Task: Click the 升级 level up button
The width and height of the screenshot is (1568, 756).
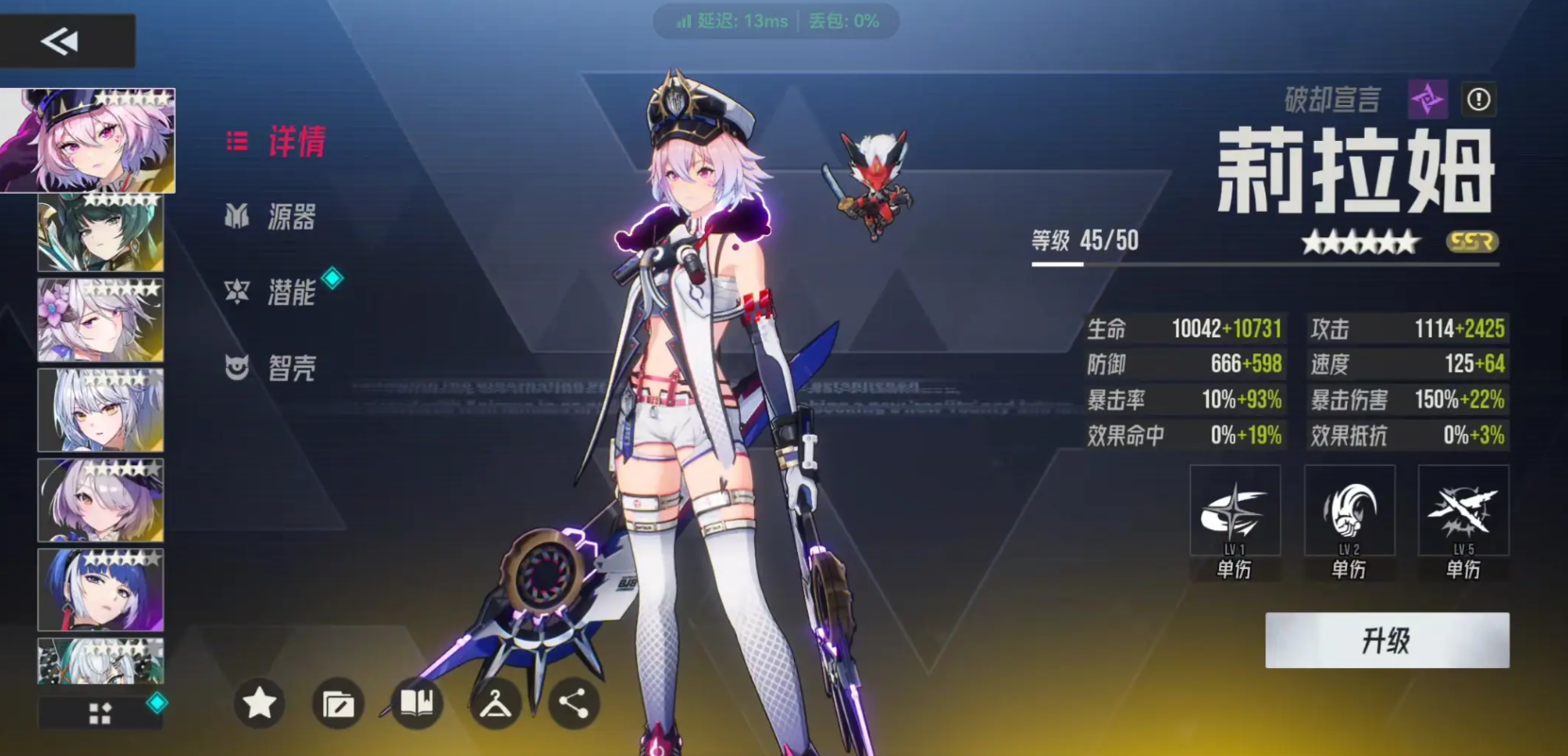Action: tap(1387, 641)
